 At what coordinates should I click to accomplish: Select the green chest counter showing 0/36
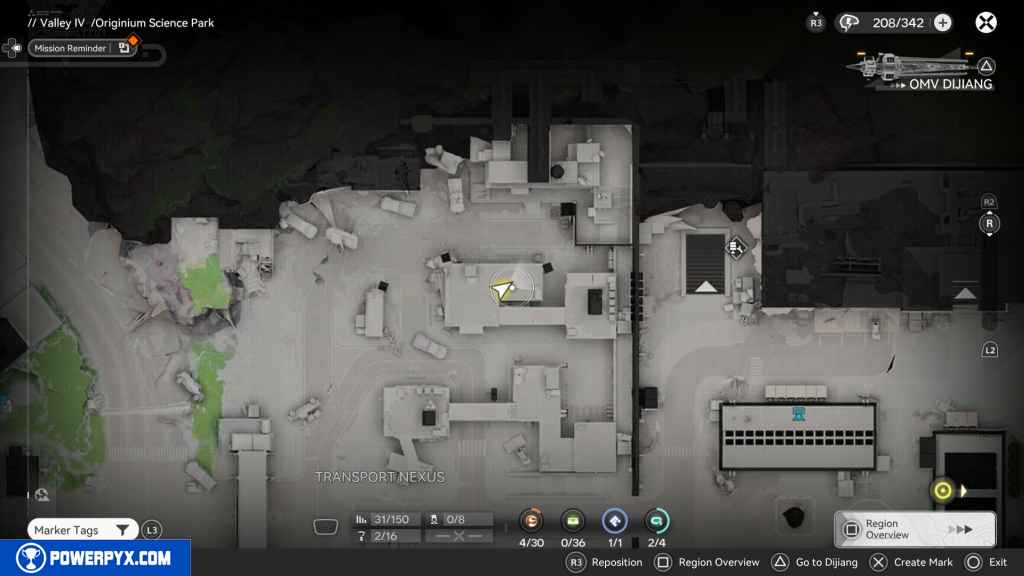point(573,520)
